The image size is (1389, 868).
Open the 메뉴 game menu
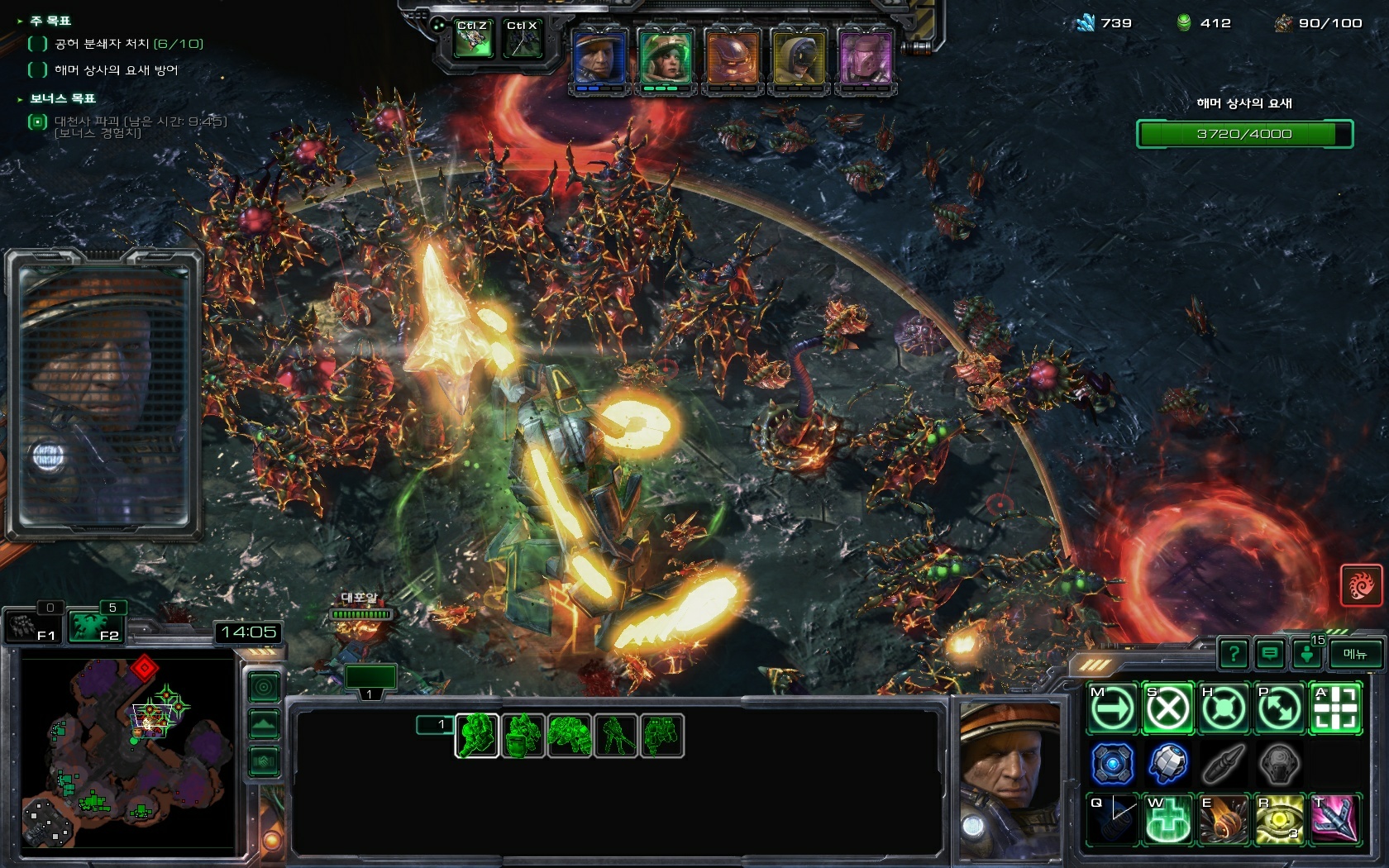1355,655
